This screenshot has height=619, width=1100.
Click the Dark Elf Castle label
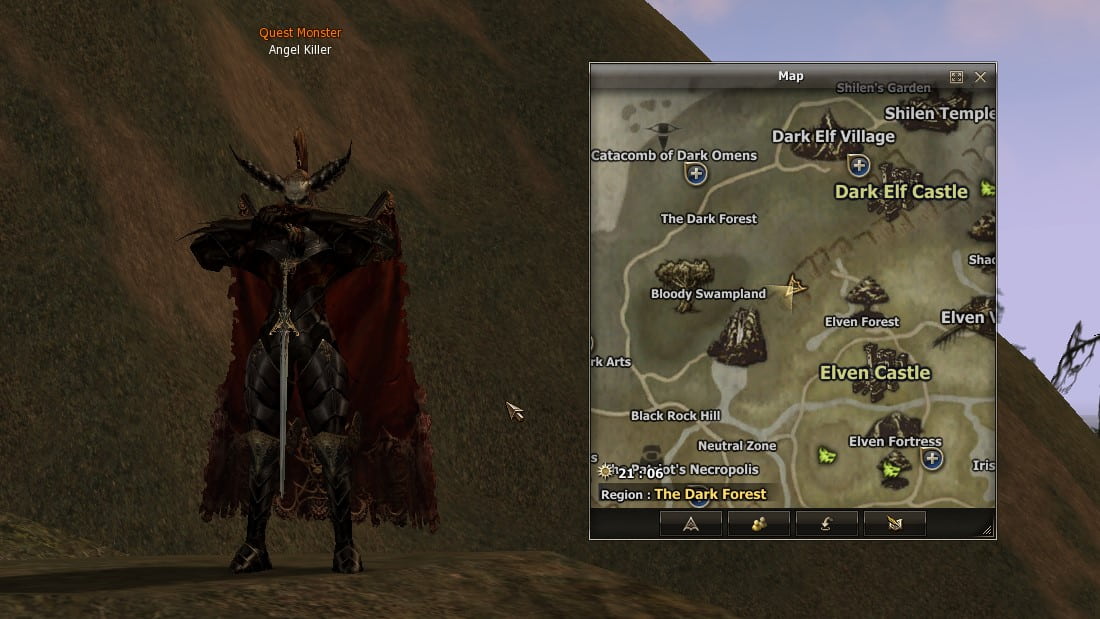tap(901, 191)
